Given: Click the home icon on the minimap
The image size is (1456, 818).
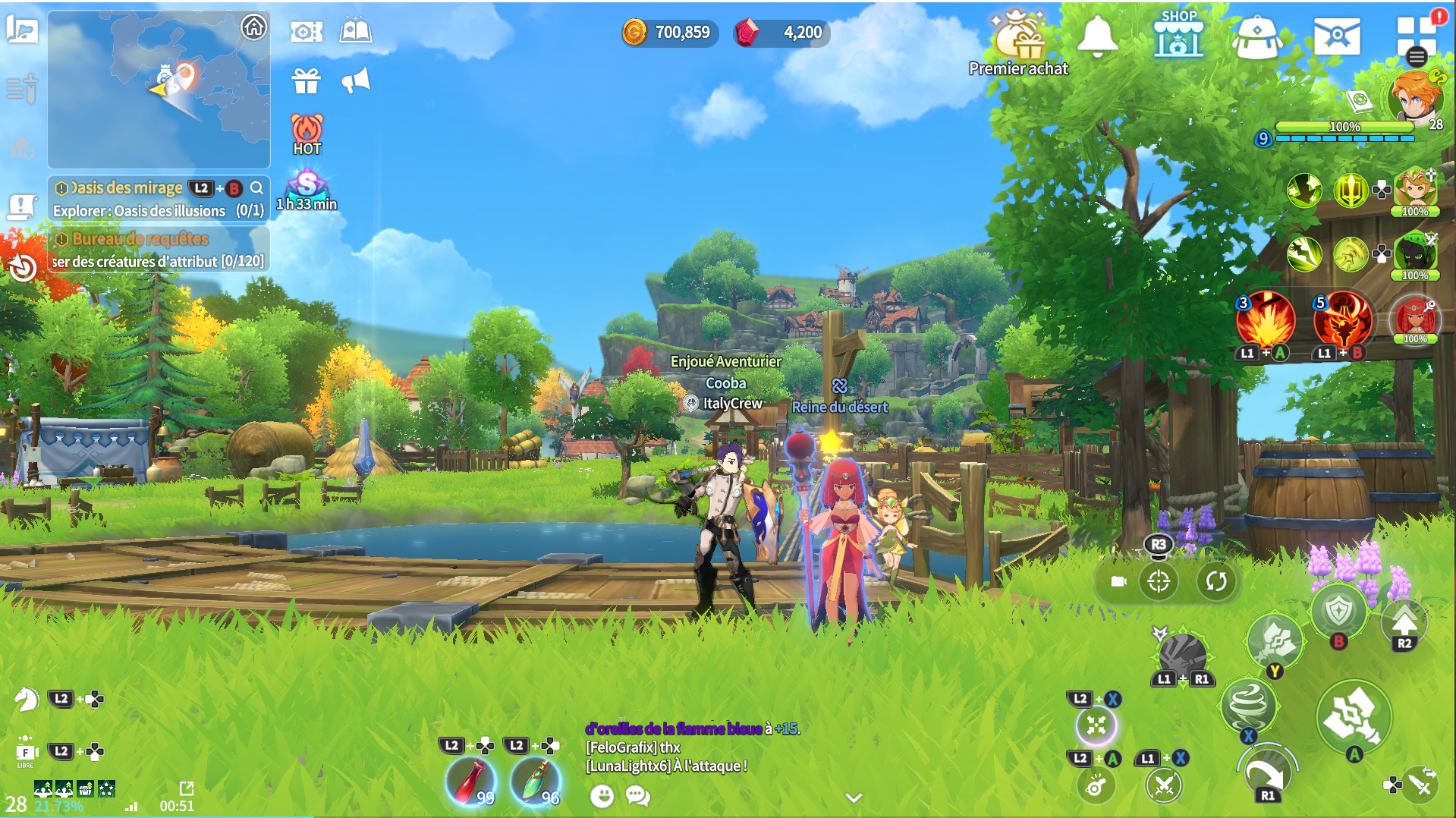Looking at the screenshot, I should [x=253, y=28].
